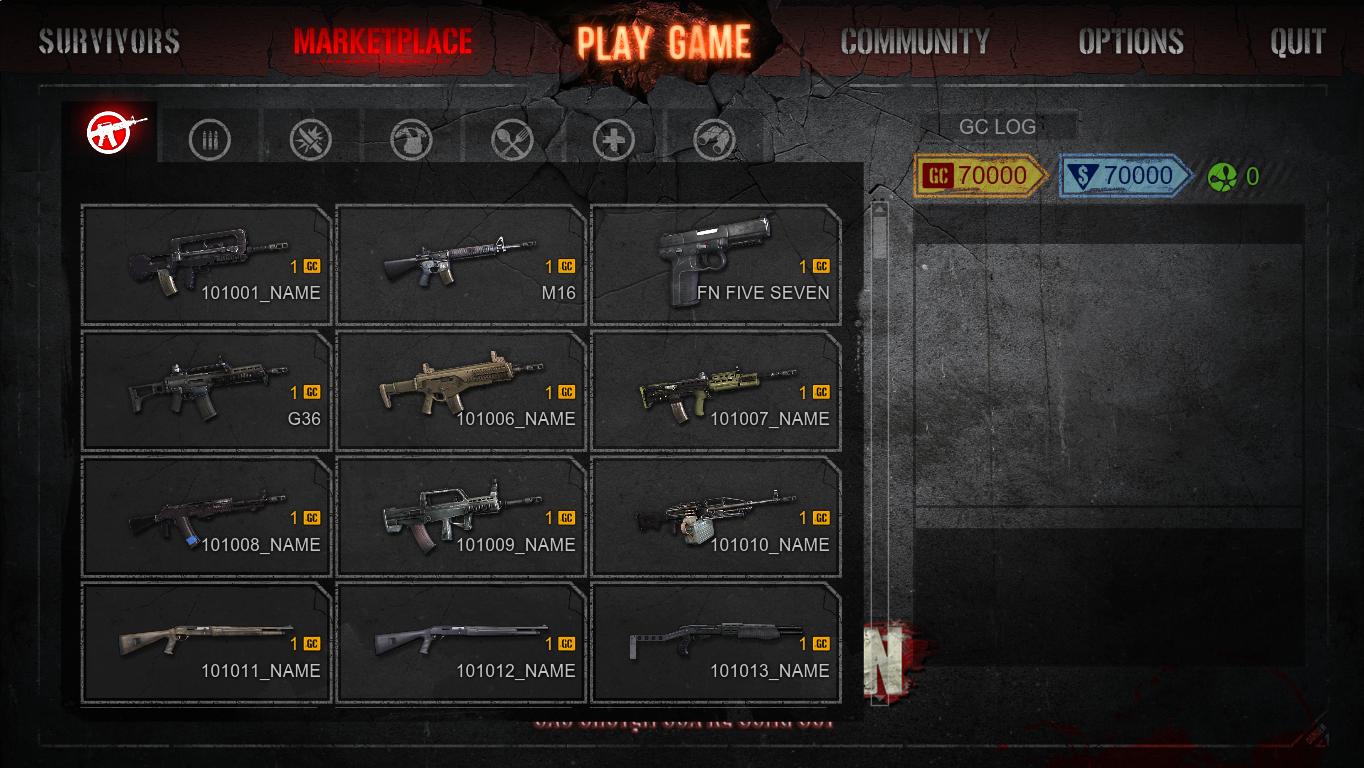
Task: Click the explosives category icon
Action: click(x=308, y=138)
